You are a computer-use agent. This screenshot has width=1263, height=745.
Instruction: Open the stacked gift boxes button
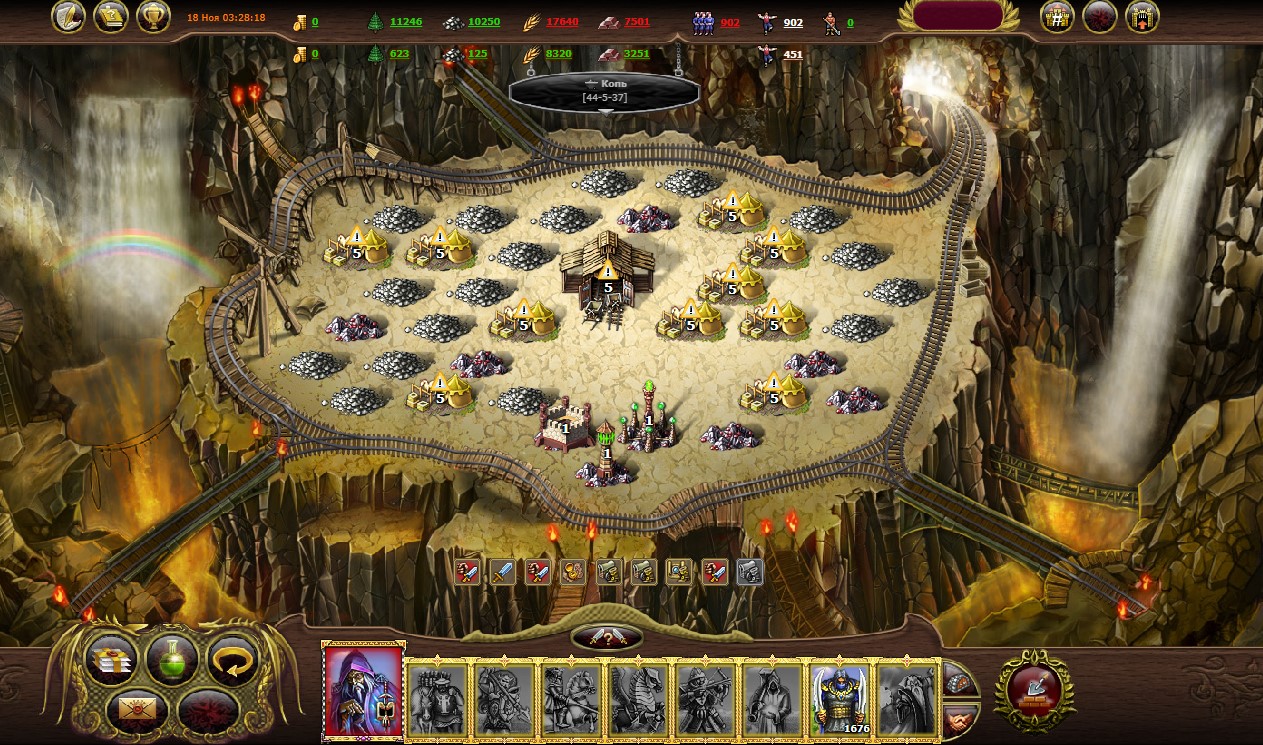(110, 660)
